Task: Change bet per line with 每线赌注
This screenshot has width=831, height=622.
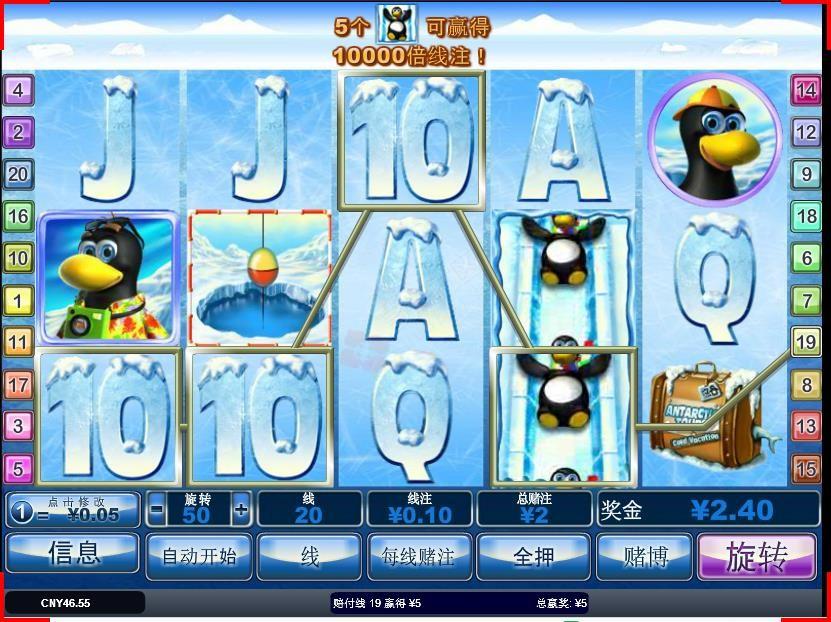Action: click(418, 555)
